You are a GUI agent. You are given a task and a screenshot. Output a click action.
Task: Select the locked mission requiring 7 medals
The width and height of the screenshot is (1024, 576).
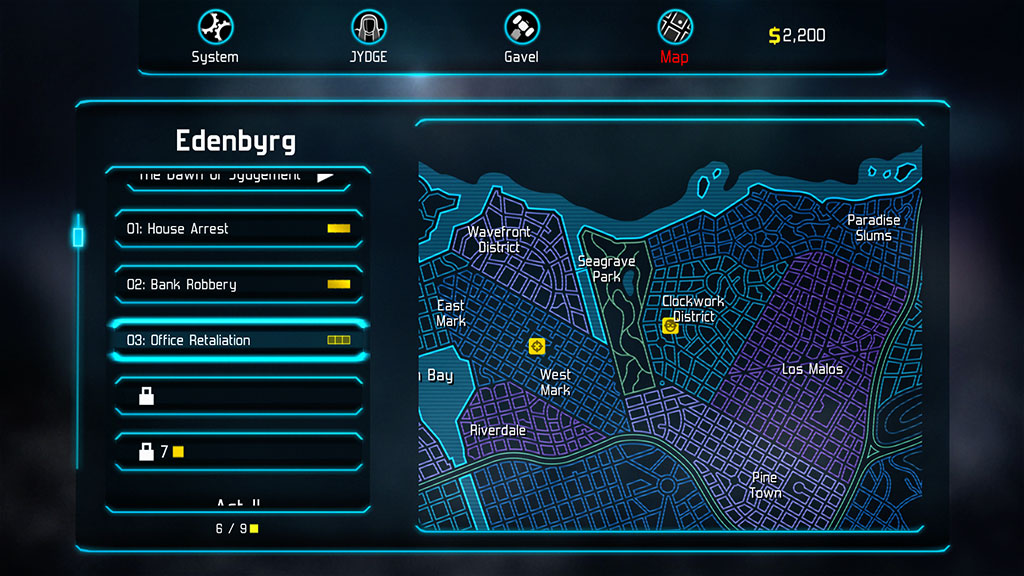tap(237, 452)
